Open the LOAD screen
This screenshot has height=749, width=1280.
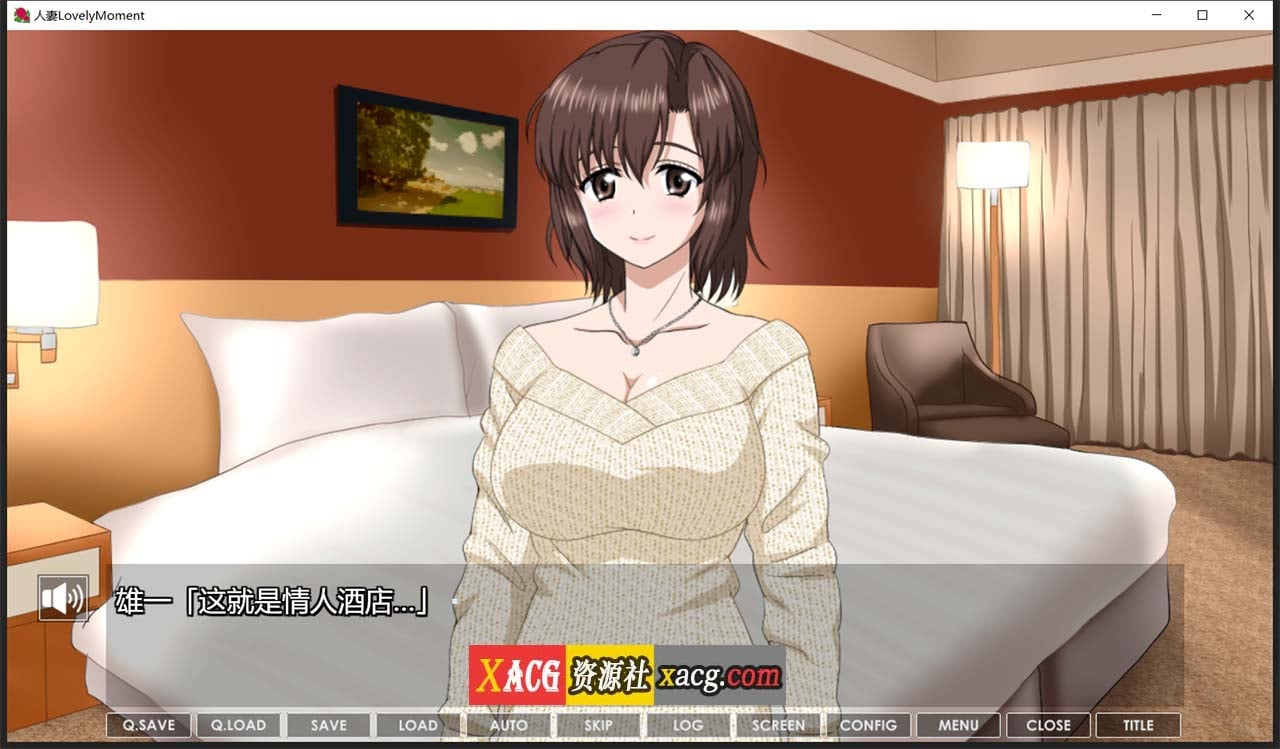pos(417,724)
